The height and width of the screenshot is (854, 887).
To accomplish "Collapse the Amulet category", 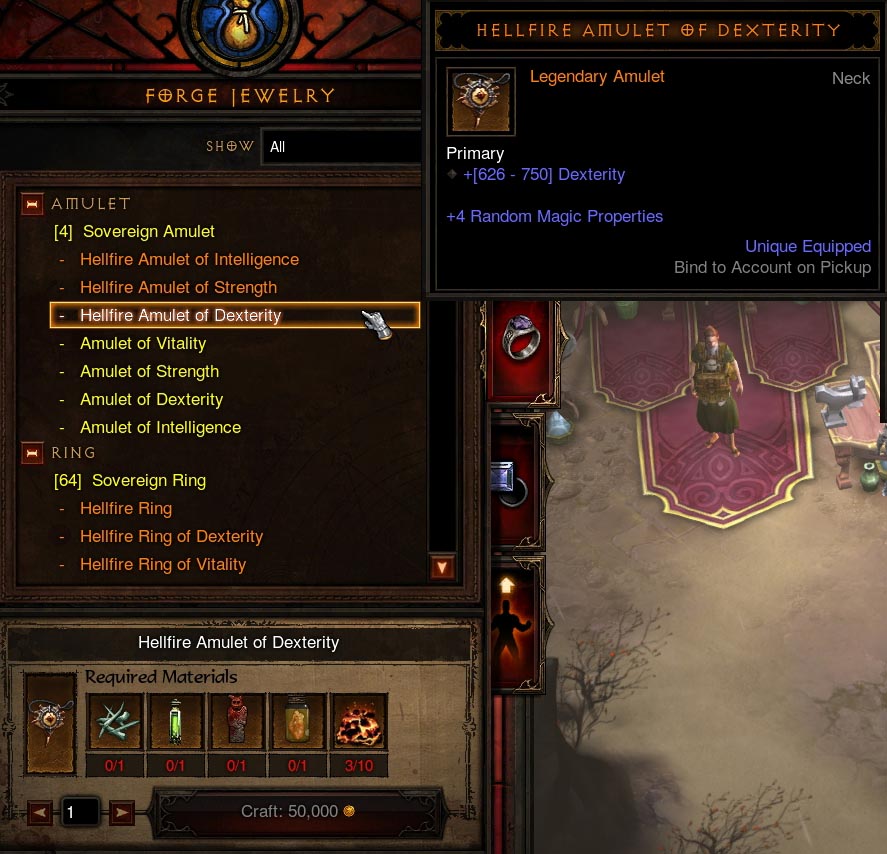I will click(x=33, y=204).
